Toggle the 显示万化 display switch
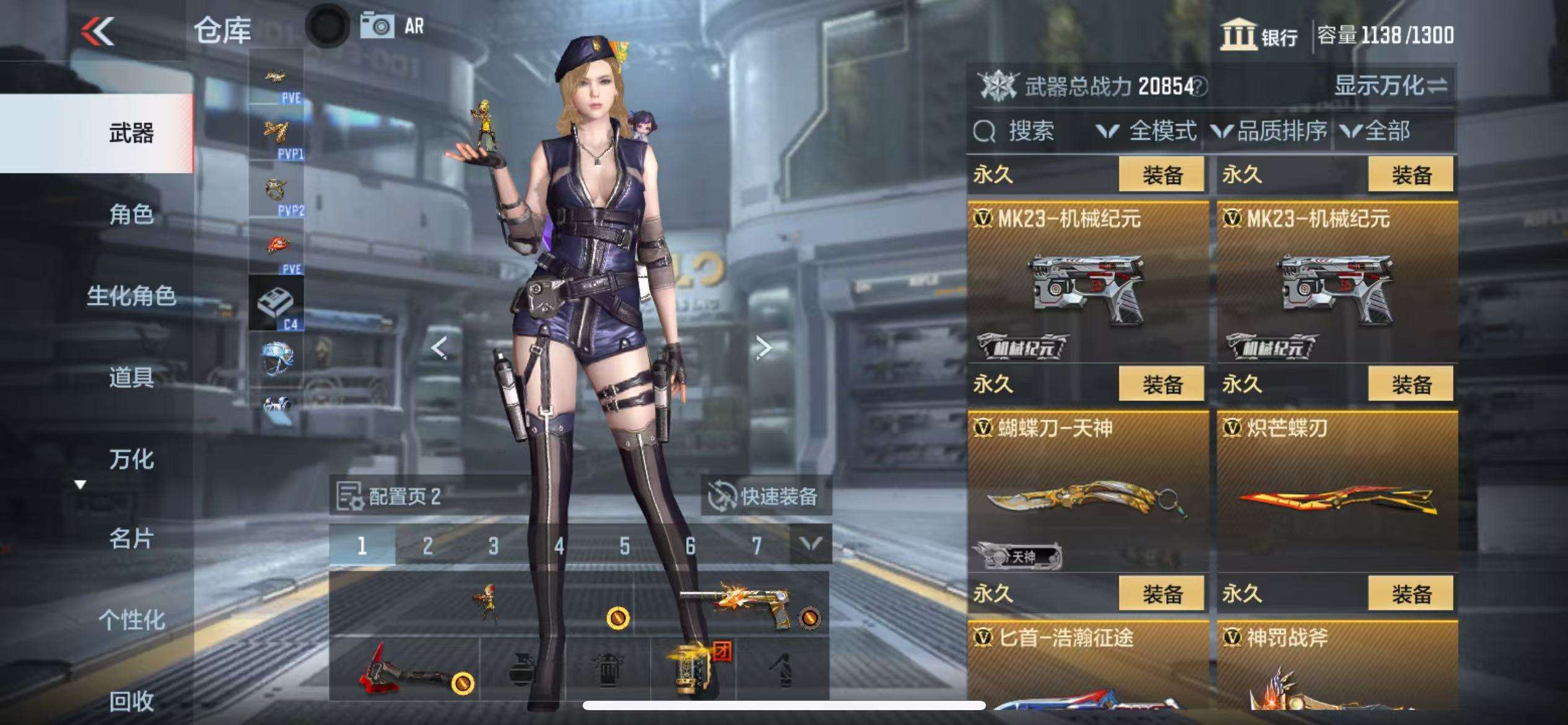Viewport: 1568px width, 725px height. pyautogui.click(x=1390, y=86)
